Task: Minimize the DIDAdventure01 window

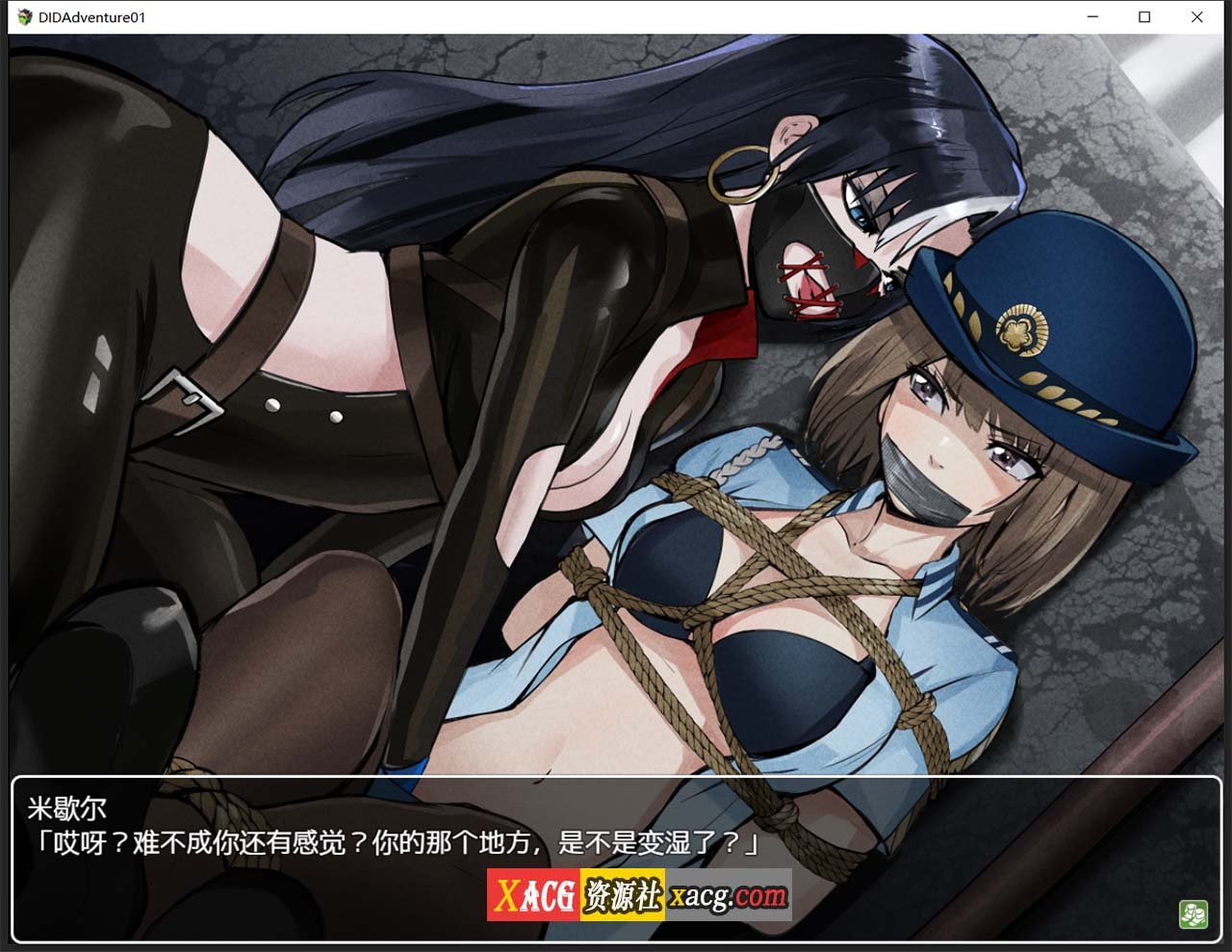Action: tap(1092, 16)
